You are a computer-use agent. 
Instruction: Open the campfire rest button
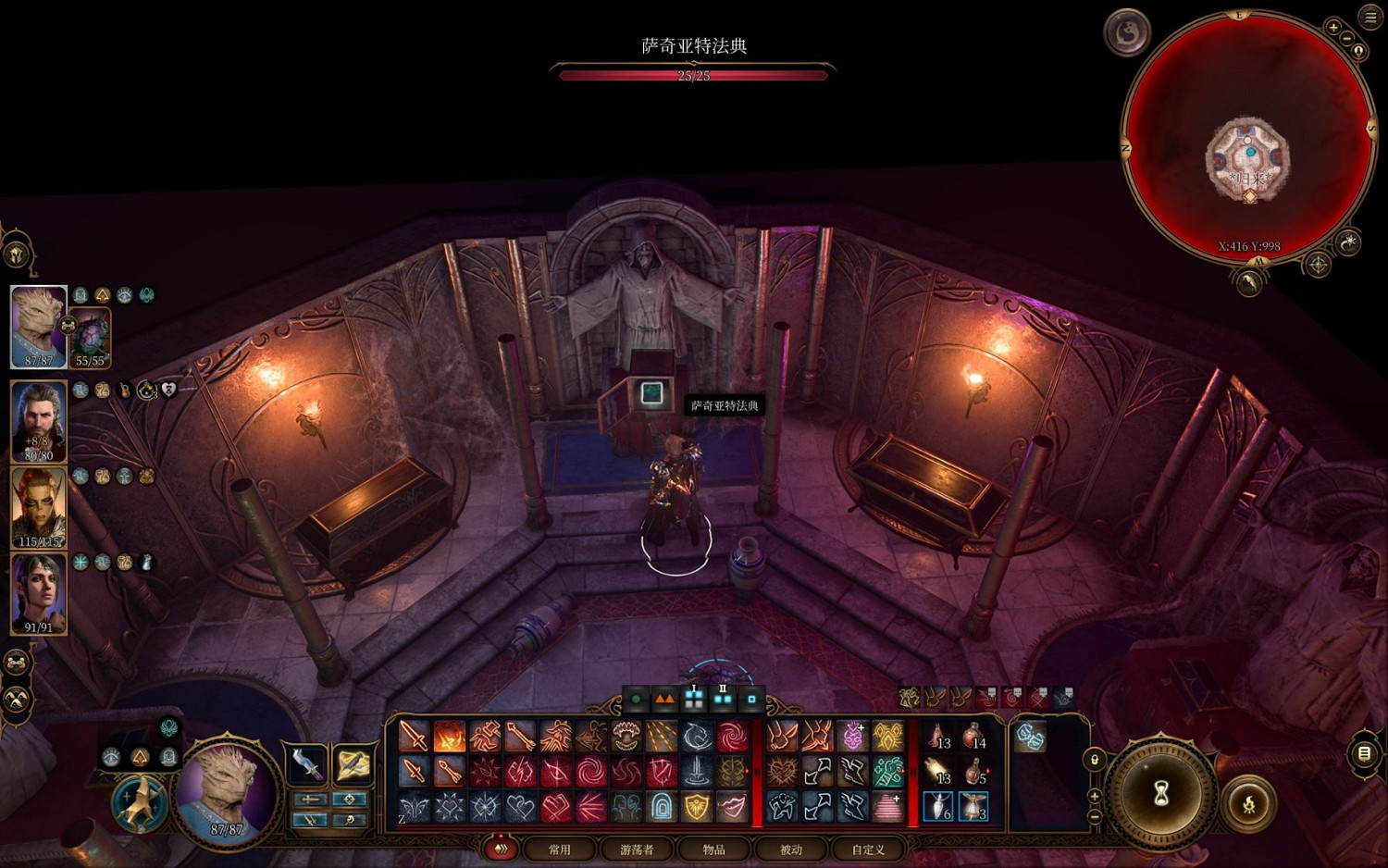pyautogui.click(x=1248, y=802)
